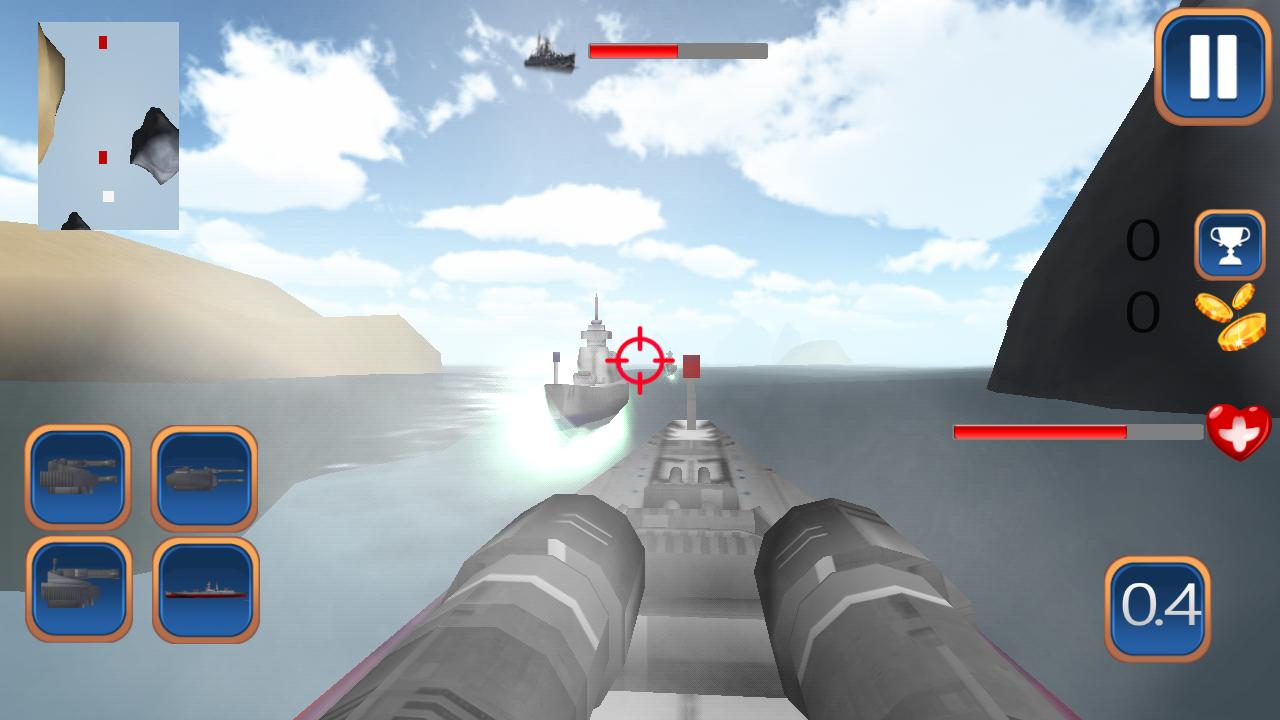The width and height of the screenshot is (1280, 720).
Task: Click the player health bar on the right
Action: click(x=1077, y=432)
